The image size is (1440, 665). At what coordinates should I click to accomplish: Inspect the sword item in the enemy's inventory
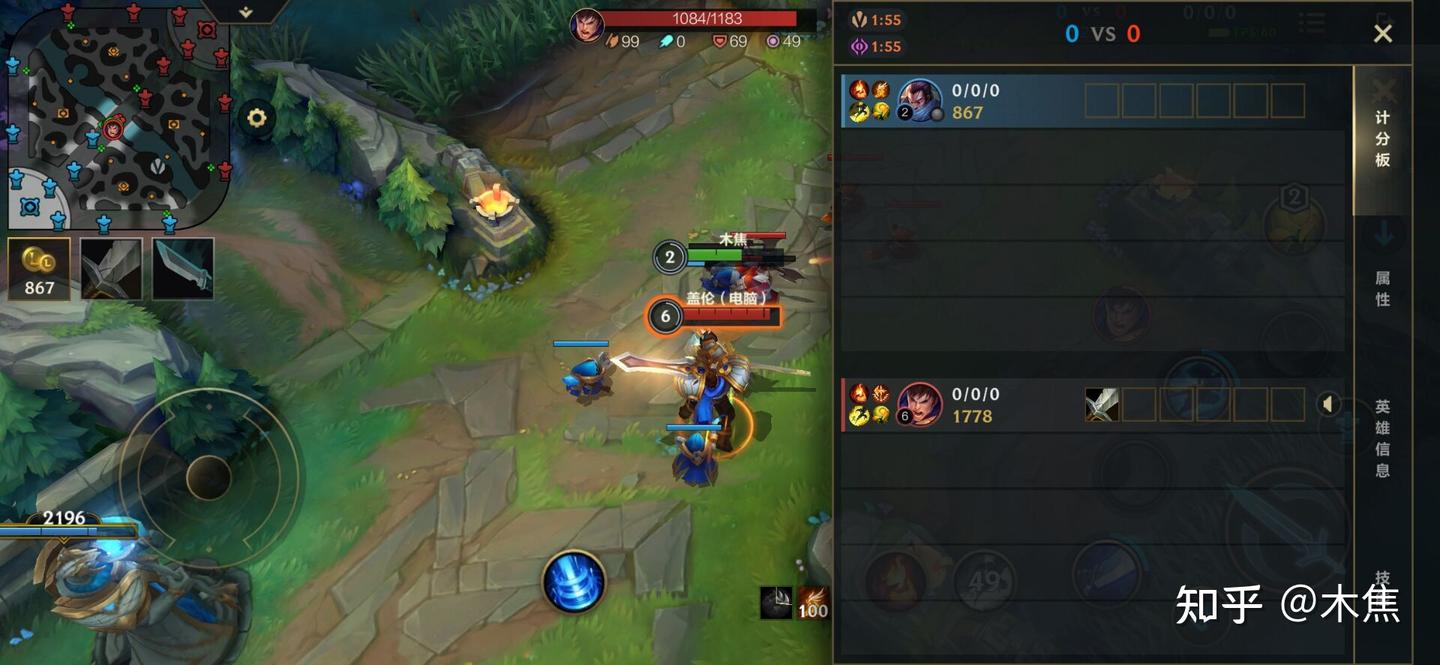(x=1102, y=405)
